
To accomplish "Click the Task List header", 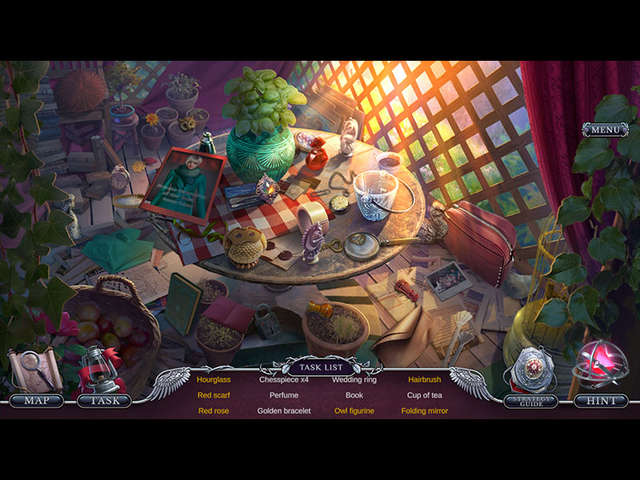I will 320,367.
